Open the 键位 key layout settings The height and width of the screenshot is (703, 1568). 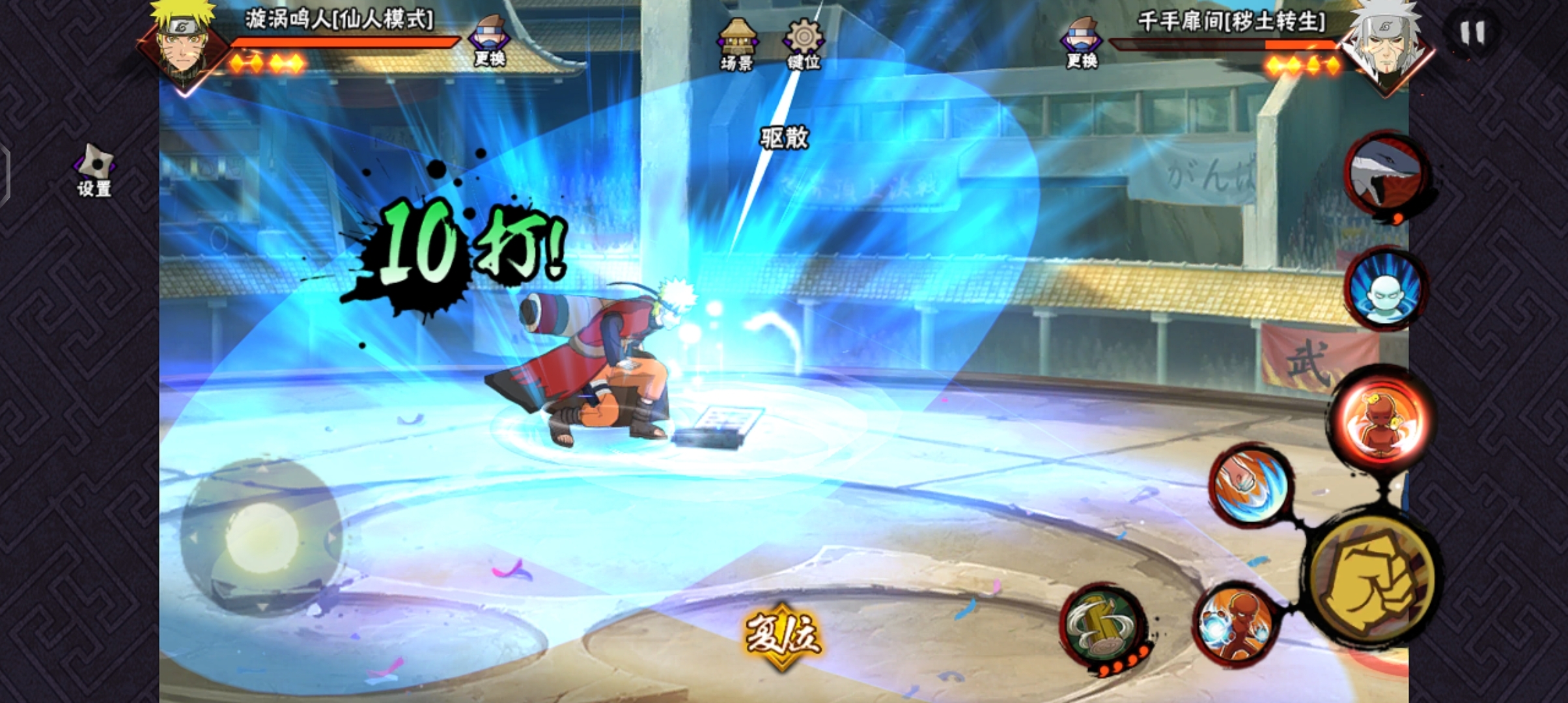pyautogui.click(x=804, y=43)
